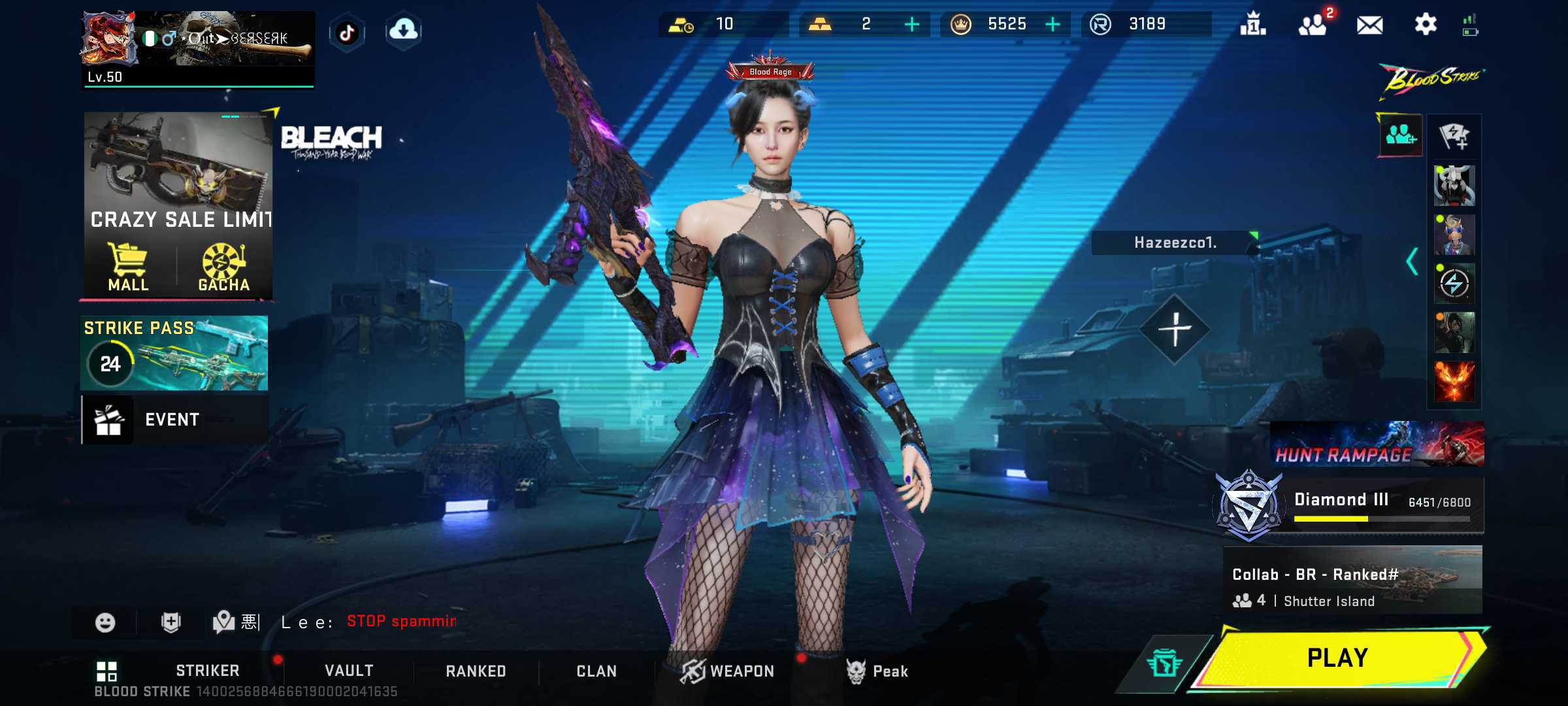Open the WEAPON loadout tab
Screen dimensions: 1568x706
pyautogui.click(x=728, y=671)
